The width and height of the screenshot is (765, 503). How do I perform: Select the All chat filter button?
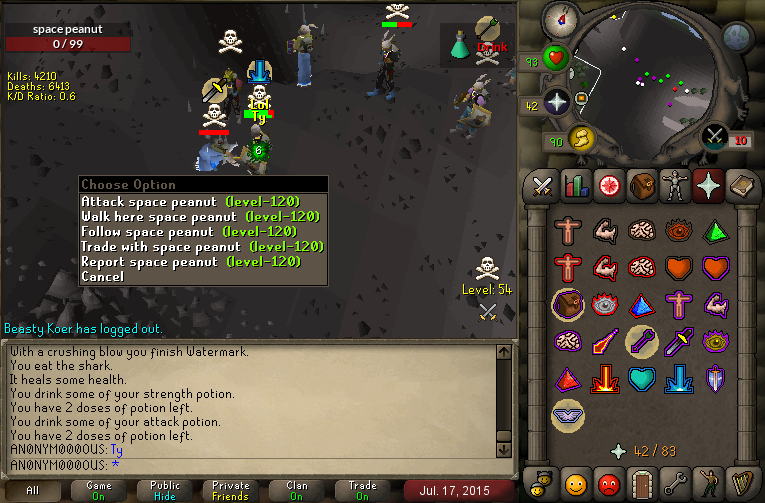[x=33, y=490]
